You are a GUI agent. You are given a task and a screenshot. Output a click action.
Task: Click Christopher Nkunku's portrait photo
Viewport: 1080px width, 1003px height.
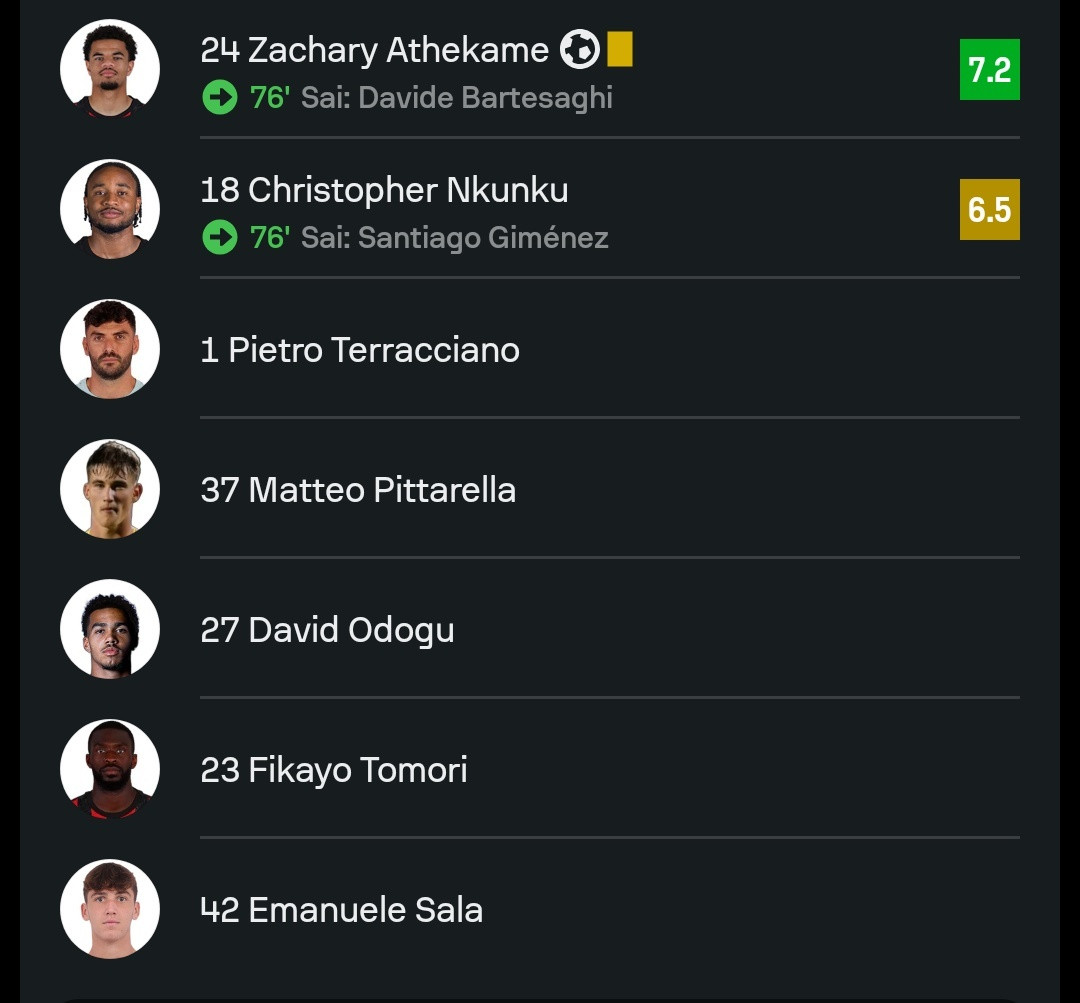[x=110, y=209]
